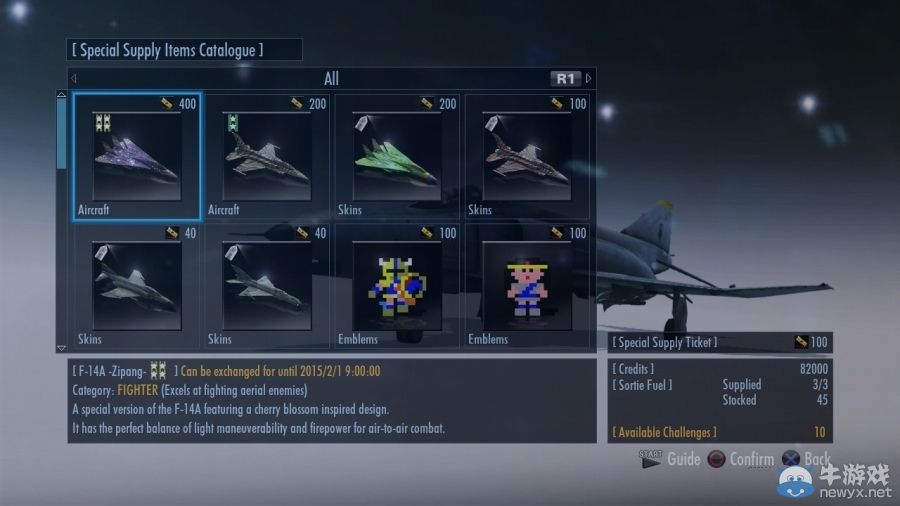The height and width of the screenshot is (506, 900).
Task: Pick the brown camo skin costing 100
Action: click(x=527, y=156)
